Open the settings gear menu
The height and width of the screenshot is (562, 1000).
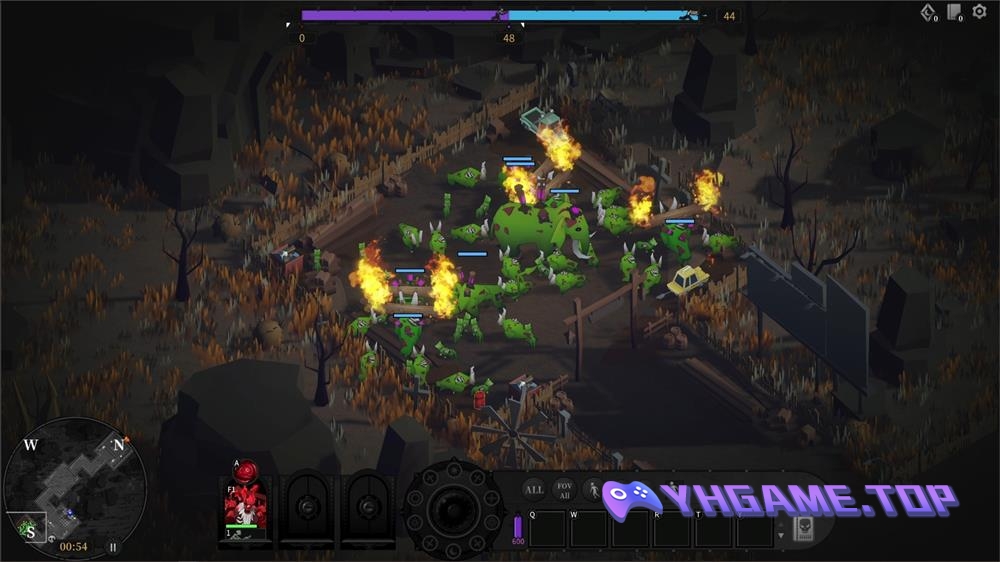click(981, 13)
